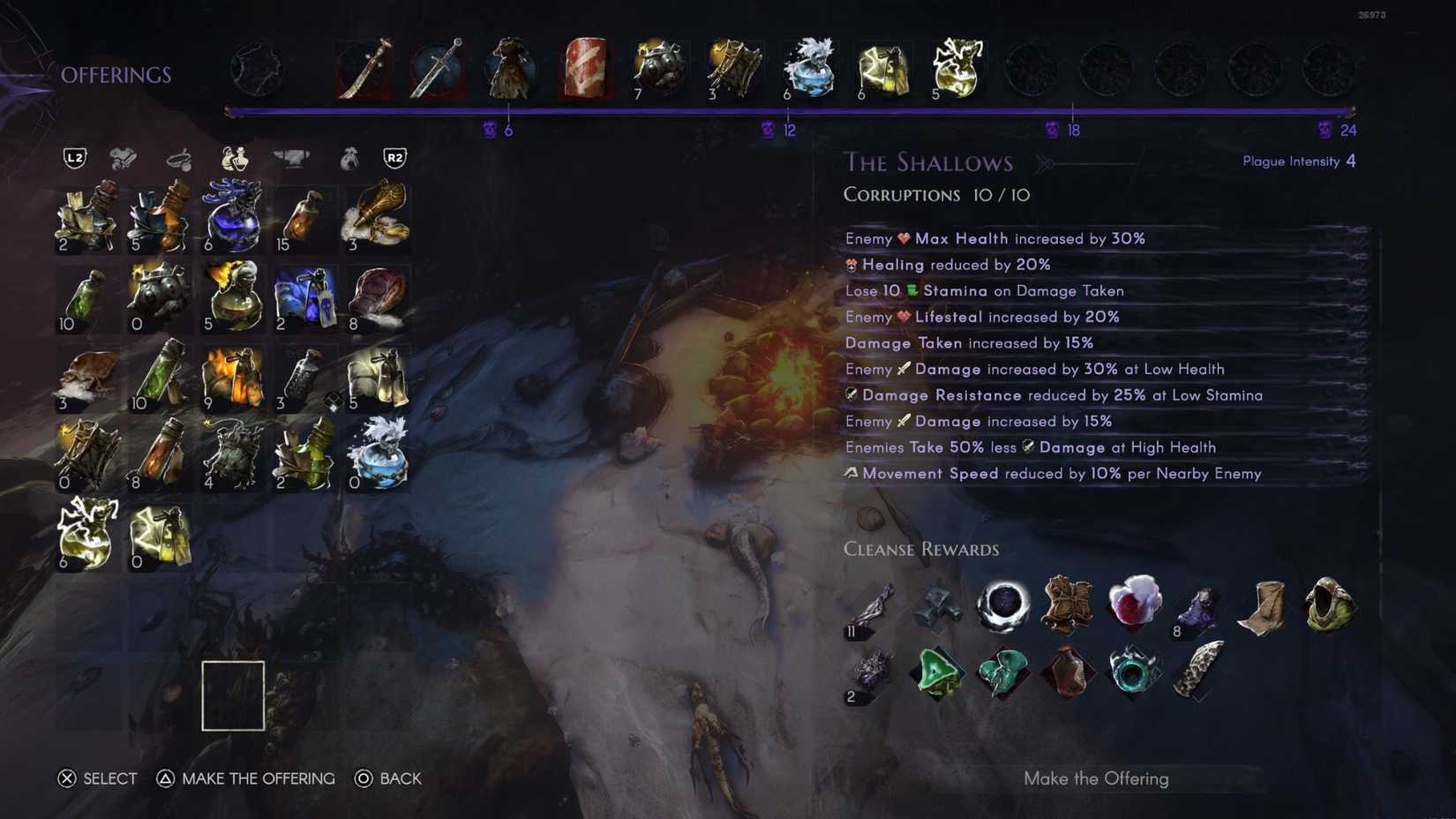Select the straight sword in the offering row
The image size is (1456, 819).
click(438, 69)
